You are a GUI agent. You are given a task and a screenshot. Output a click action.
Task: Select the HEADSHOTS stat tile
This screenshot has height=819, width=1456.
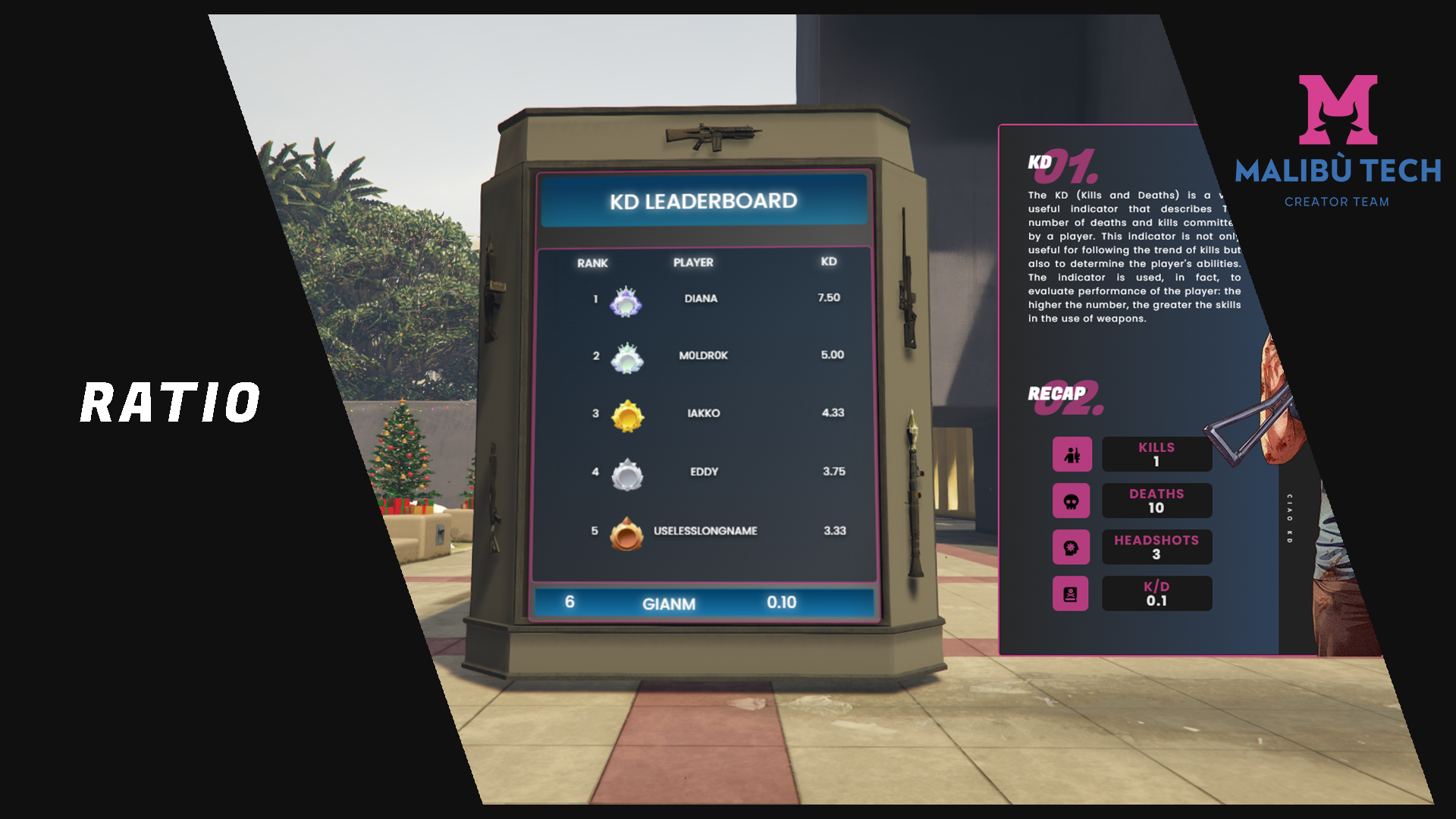[1156, 547]
